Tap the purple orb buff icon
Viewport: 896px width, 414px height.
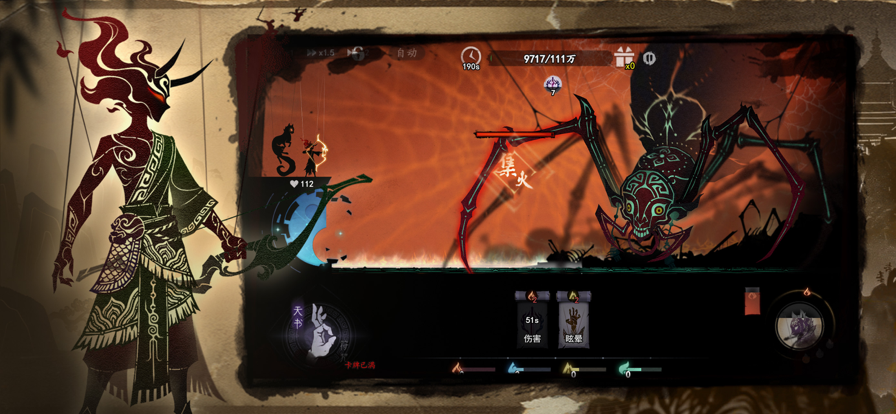click(552, 83)
